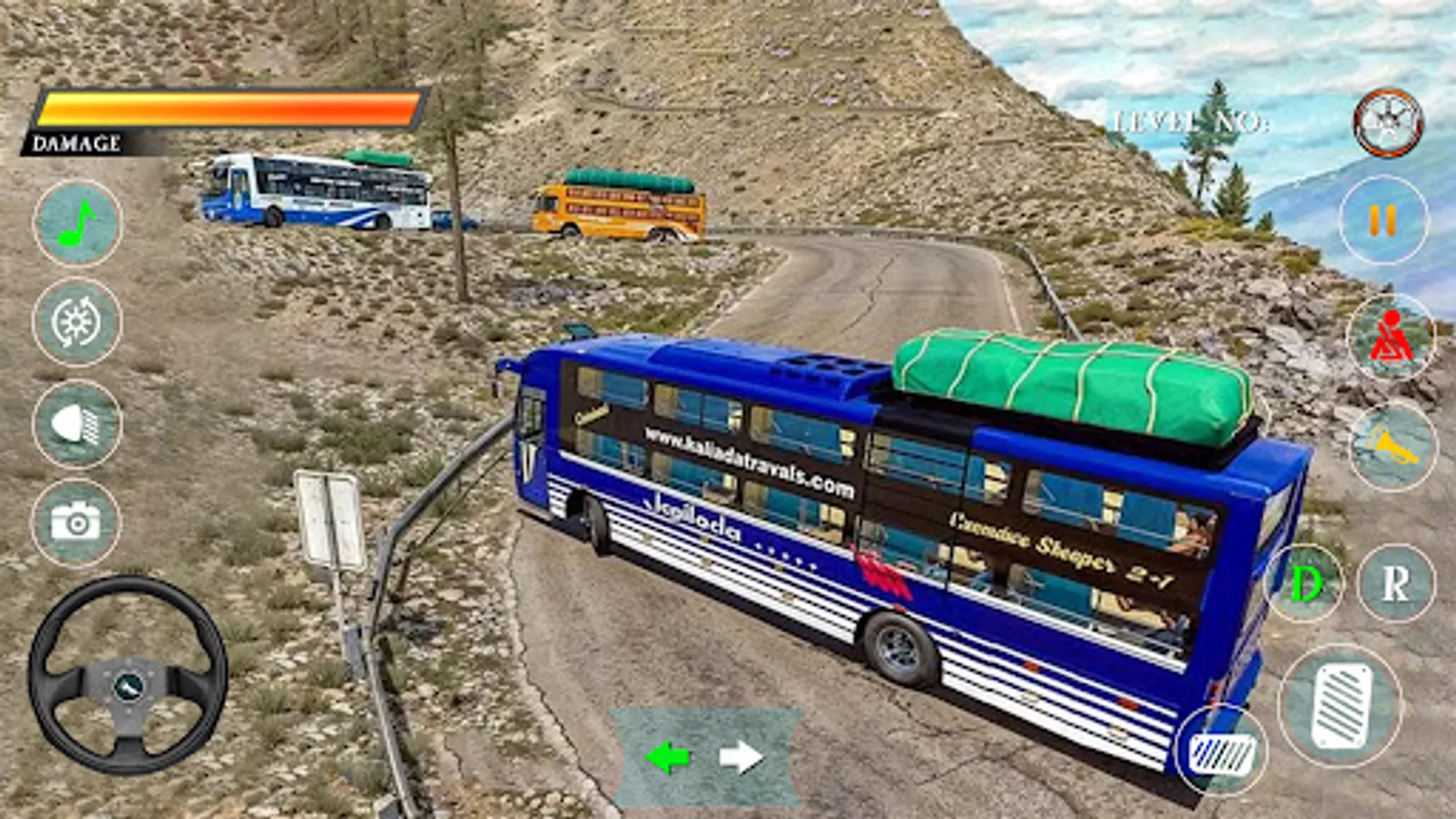The height and width of the screenshot is (819, 1456).
Task: Click the Damage progress bar
Action: point(227,106)
